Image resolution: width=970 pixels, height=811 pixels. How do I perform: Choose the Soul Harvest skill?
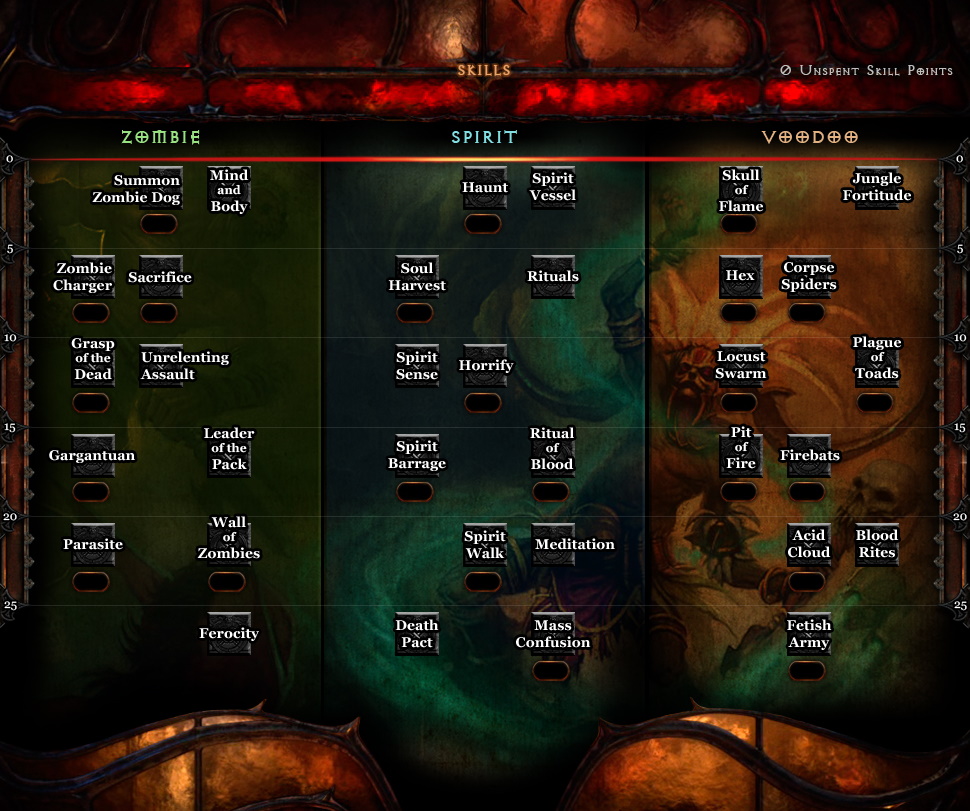tap(416, 277)
